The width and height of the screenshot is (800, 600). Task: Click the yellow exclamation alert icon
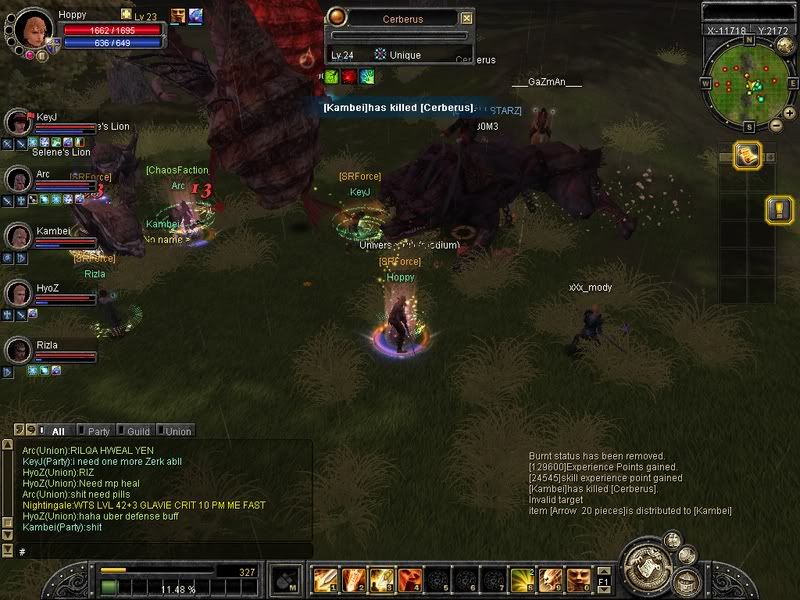click(780, 209)
